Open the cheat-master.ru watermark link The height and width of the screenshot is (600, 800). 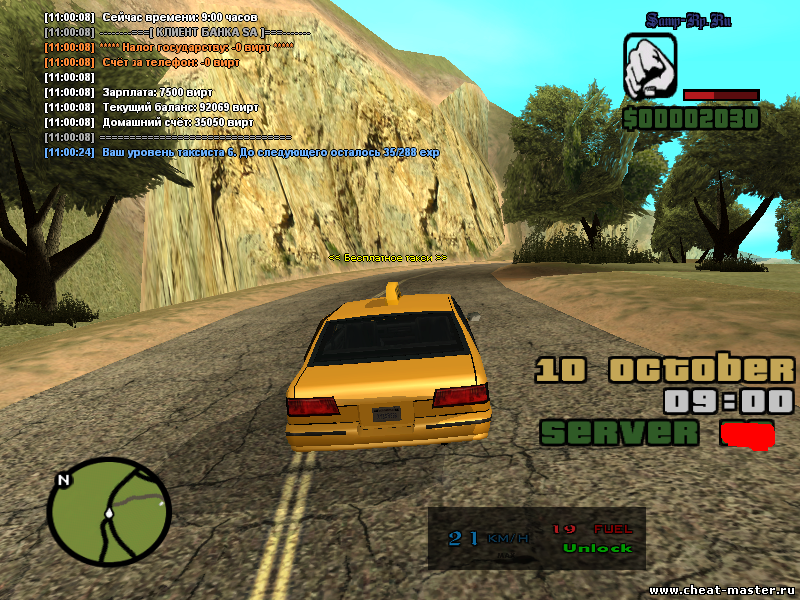point(721,590)
